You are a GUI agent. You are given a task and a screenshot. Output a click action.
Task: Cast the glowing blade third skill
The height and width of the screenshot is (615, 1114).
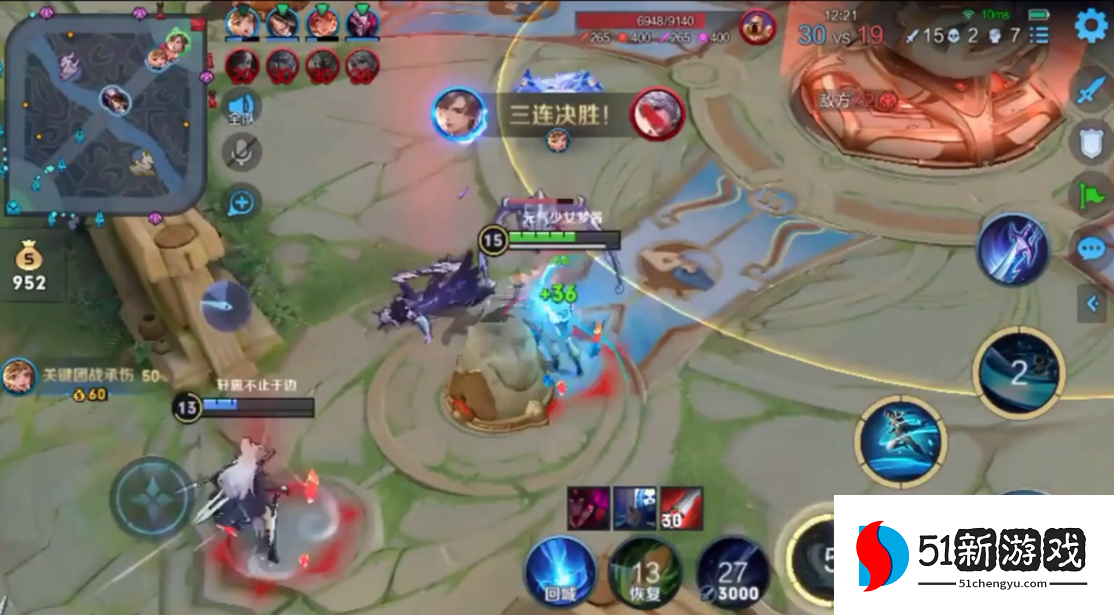pos(1012,249)
